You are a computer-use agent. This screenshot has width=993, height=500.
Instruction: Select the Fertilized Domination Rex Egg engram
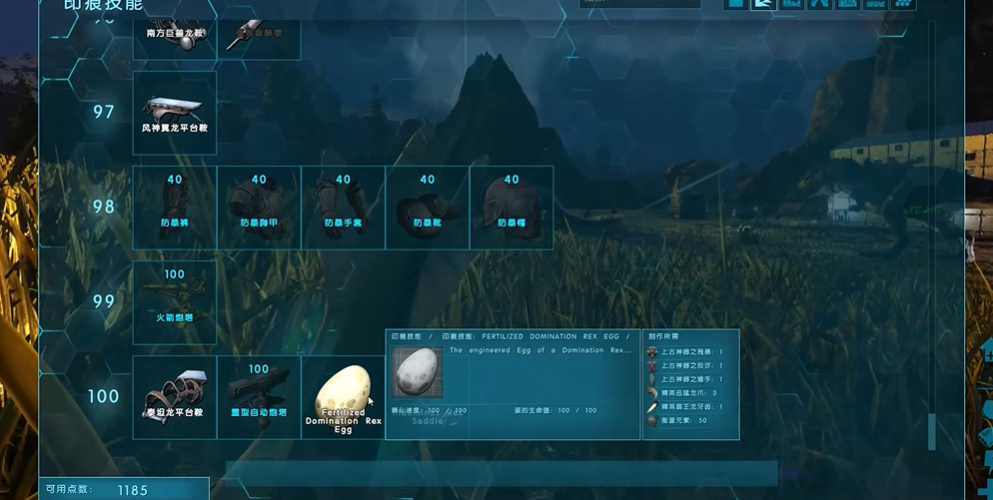coord(343,397)
